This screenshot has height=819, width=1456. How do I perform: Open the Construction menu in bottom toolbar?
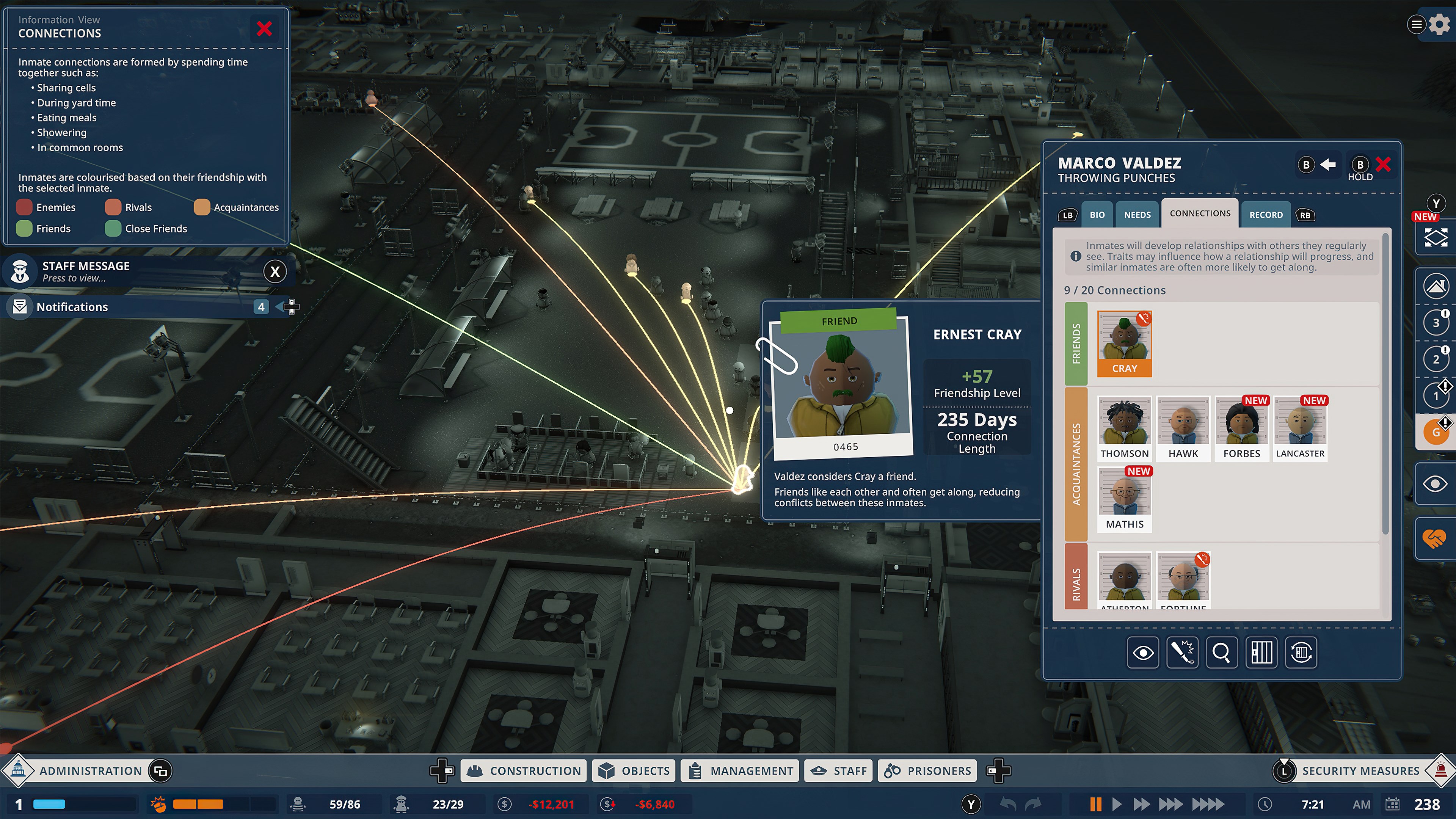point(523,770)
